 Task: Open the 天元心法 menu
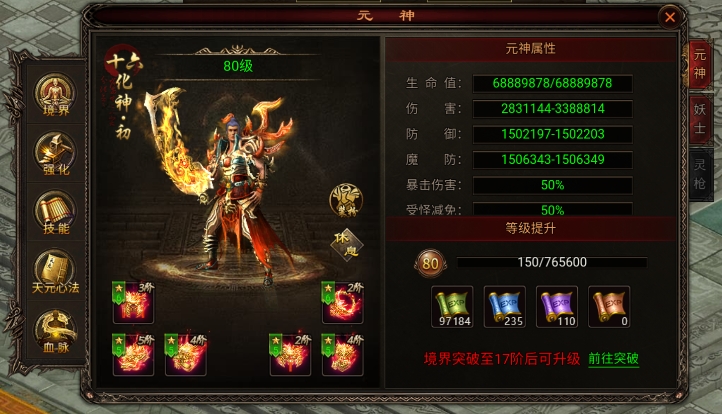tap(53, 272)
